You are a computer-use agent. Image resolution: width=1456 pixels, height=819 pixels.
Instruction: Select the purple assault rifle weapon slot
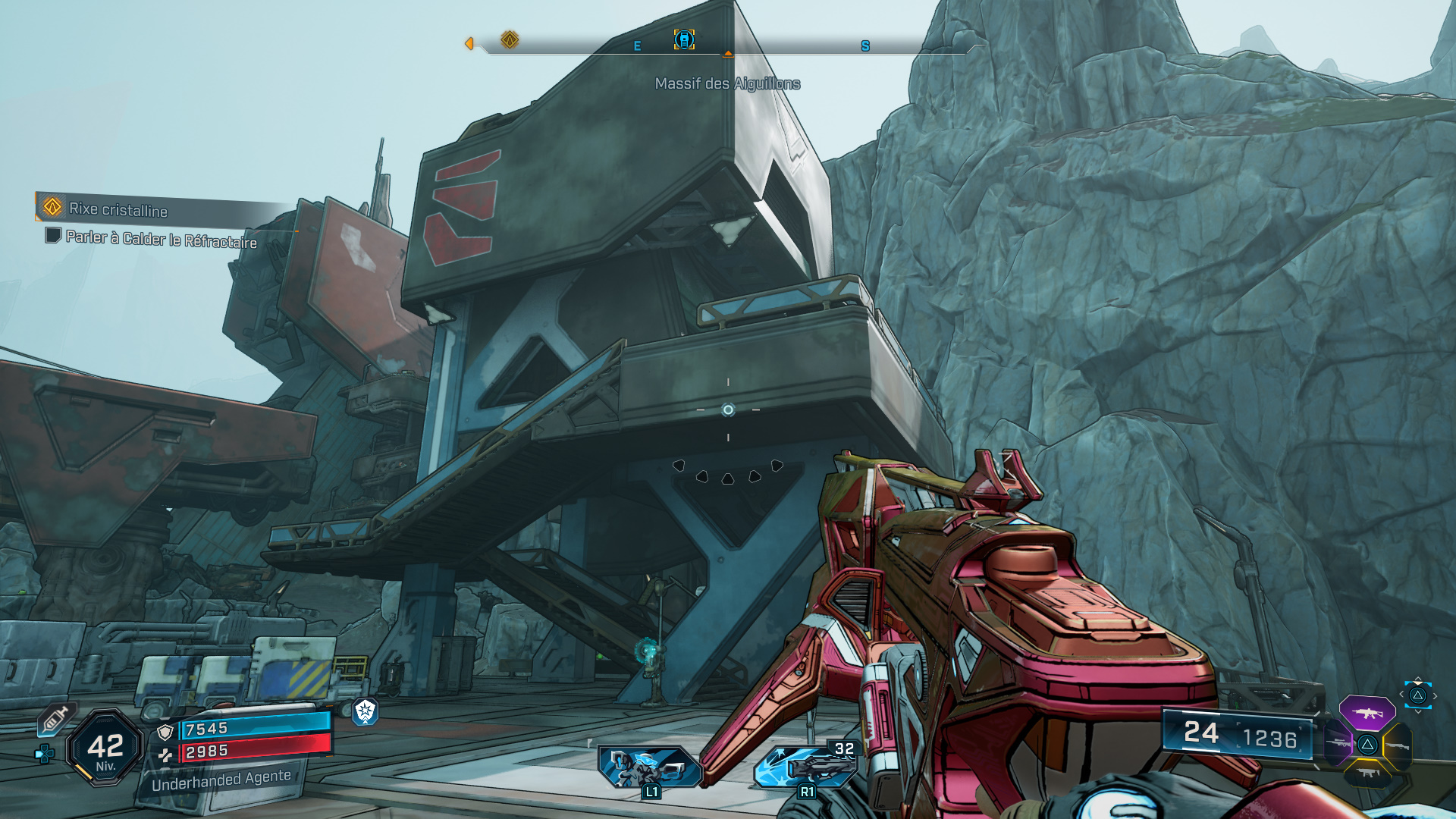click(x=1367, y=713)
